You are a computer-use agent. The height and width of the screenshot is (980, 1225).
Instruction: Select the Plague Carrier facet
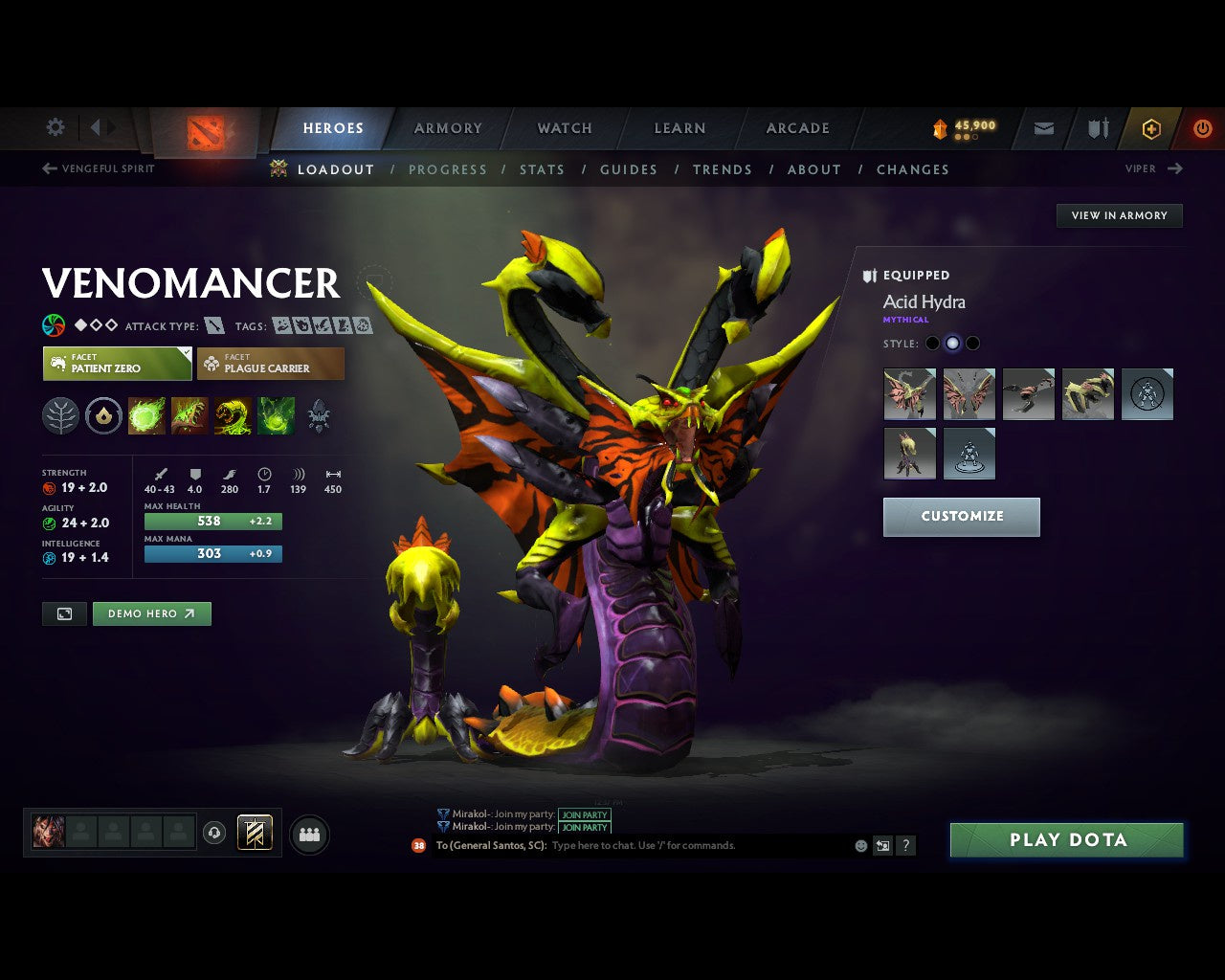point(271,364)
